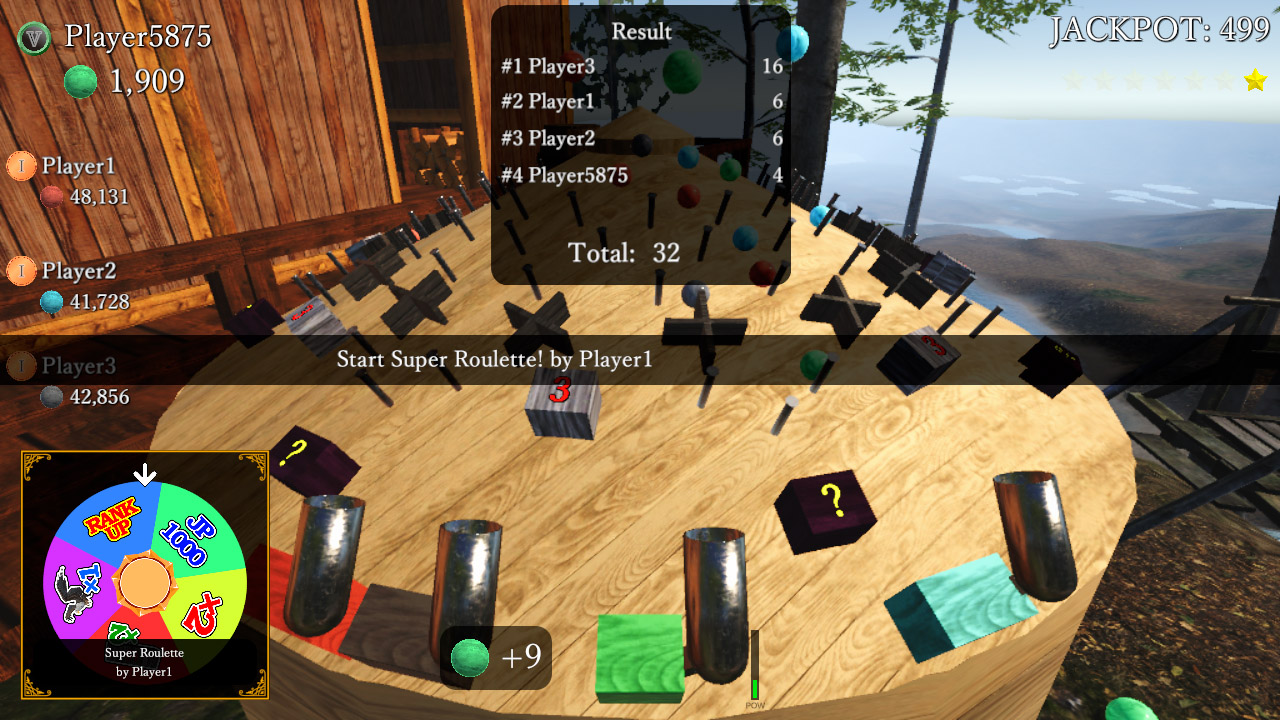
Task: Click the green medal on the +9 counter
Action: (470, 659)
